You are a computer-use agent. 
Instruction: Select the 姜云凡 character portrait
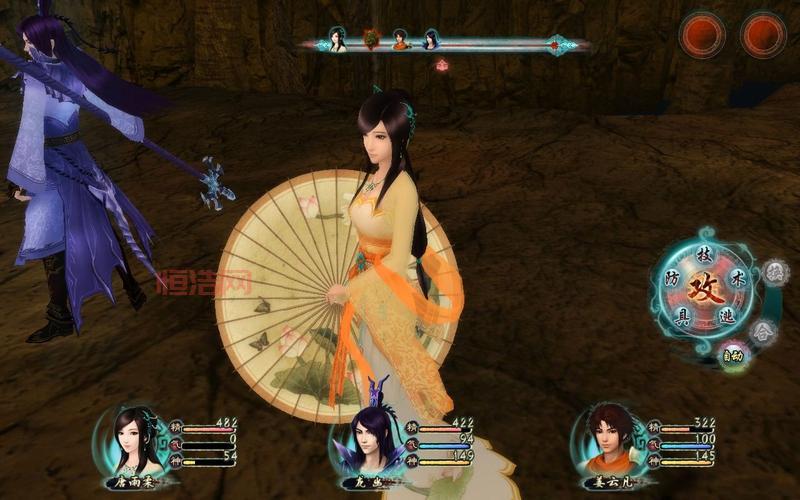[606, 439]
